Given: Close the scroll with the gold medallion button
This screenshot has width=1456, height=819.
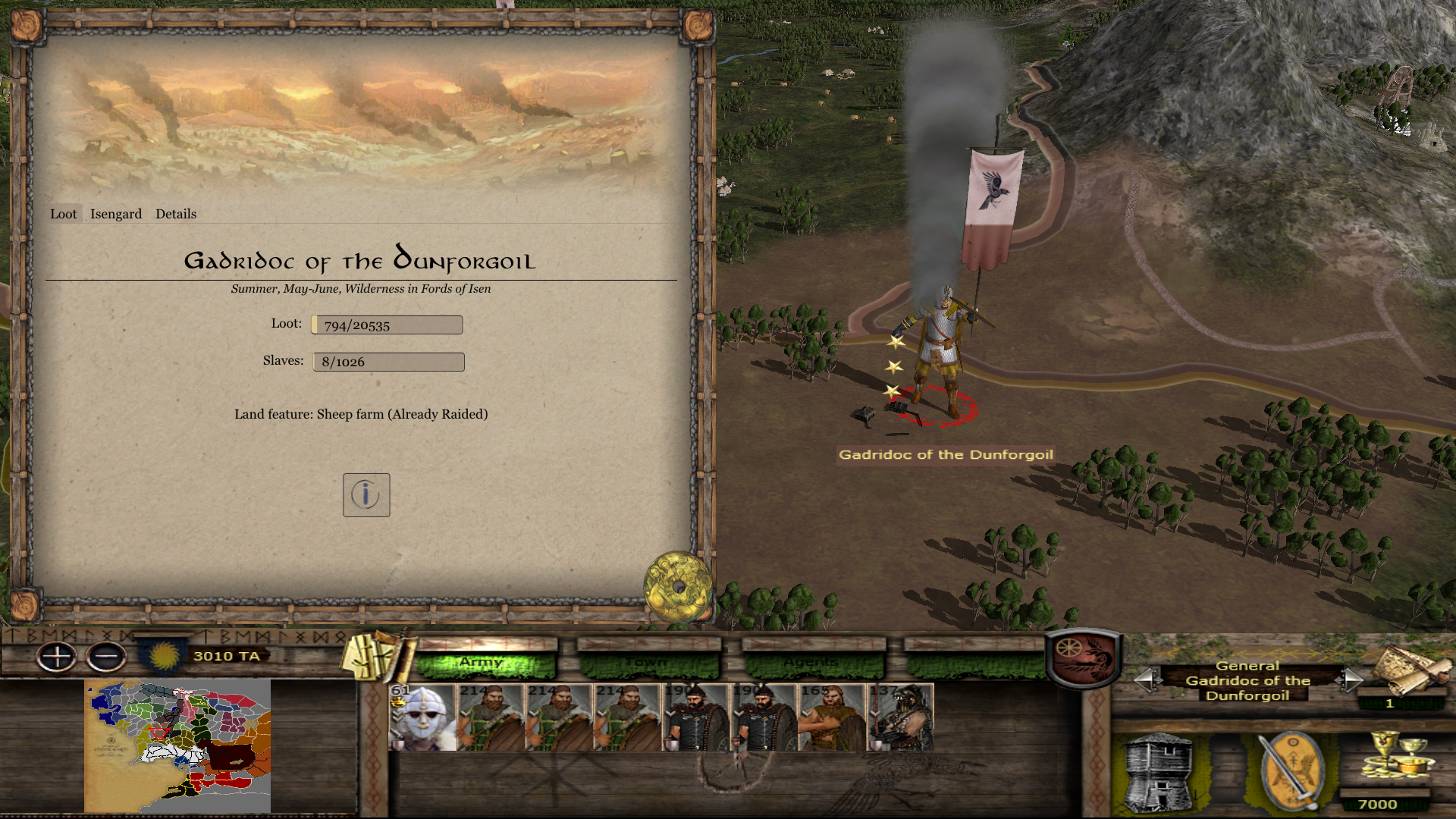Looking at the screenshot, I should click(677, 586).
